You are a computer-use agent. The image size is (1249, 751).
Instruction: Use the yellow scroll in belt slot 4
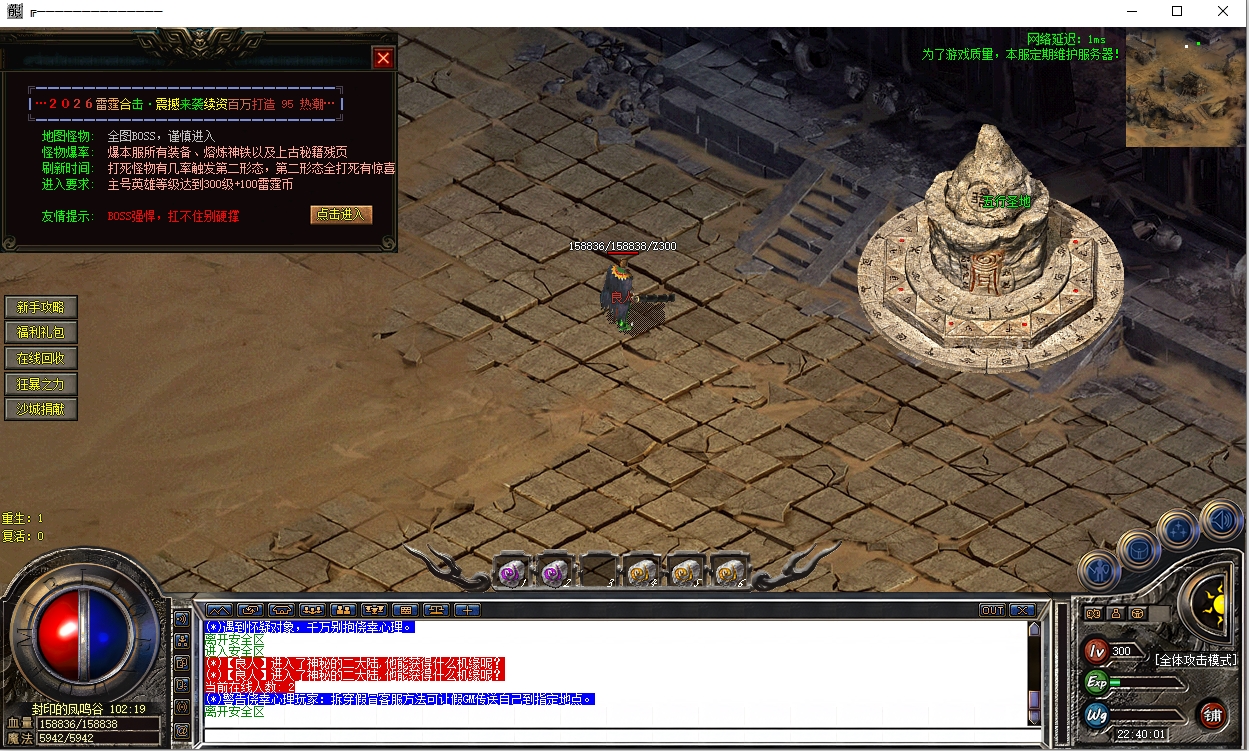[642, 573]
